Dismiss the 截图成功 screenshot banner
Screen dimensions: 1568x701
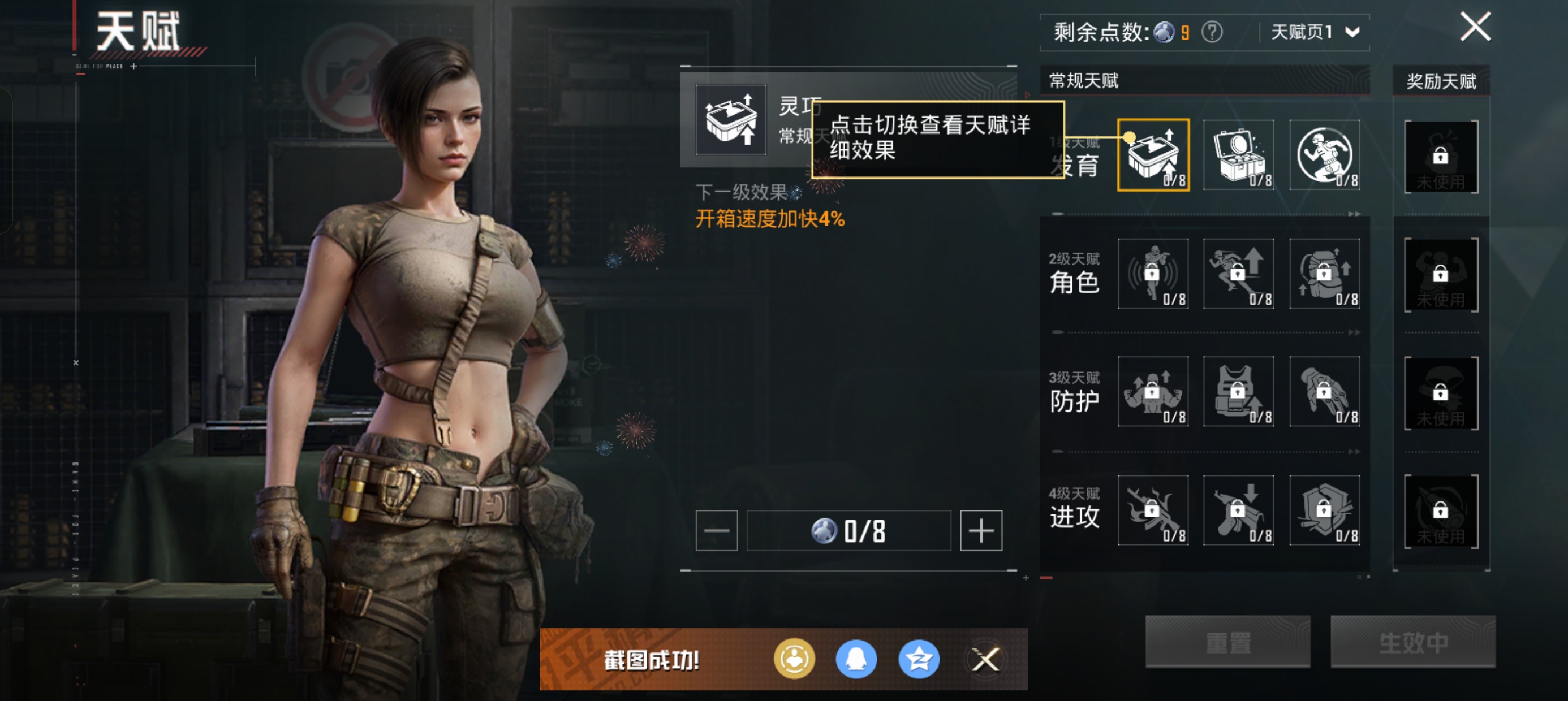(x=985, y=659)
